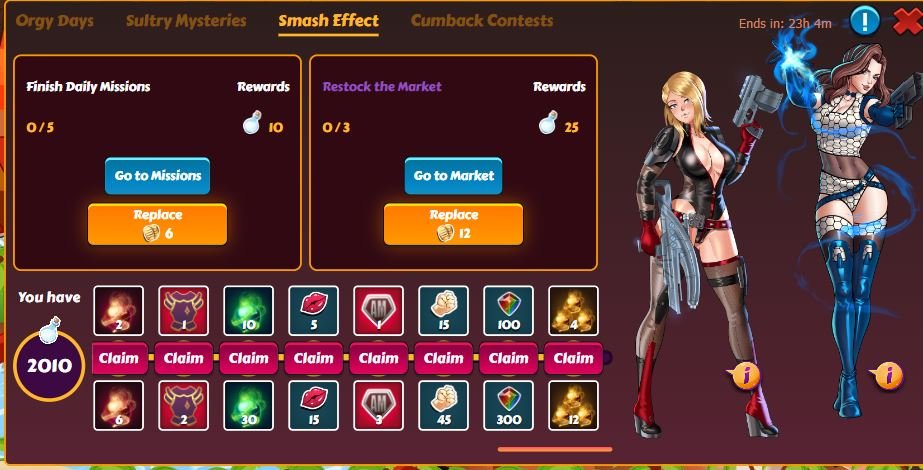
Task: Select the 45 fist reward tile
Action: click(x=444, y=405)
